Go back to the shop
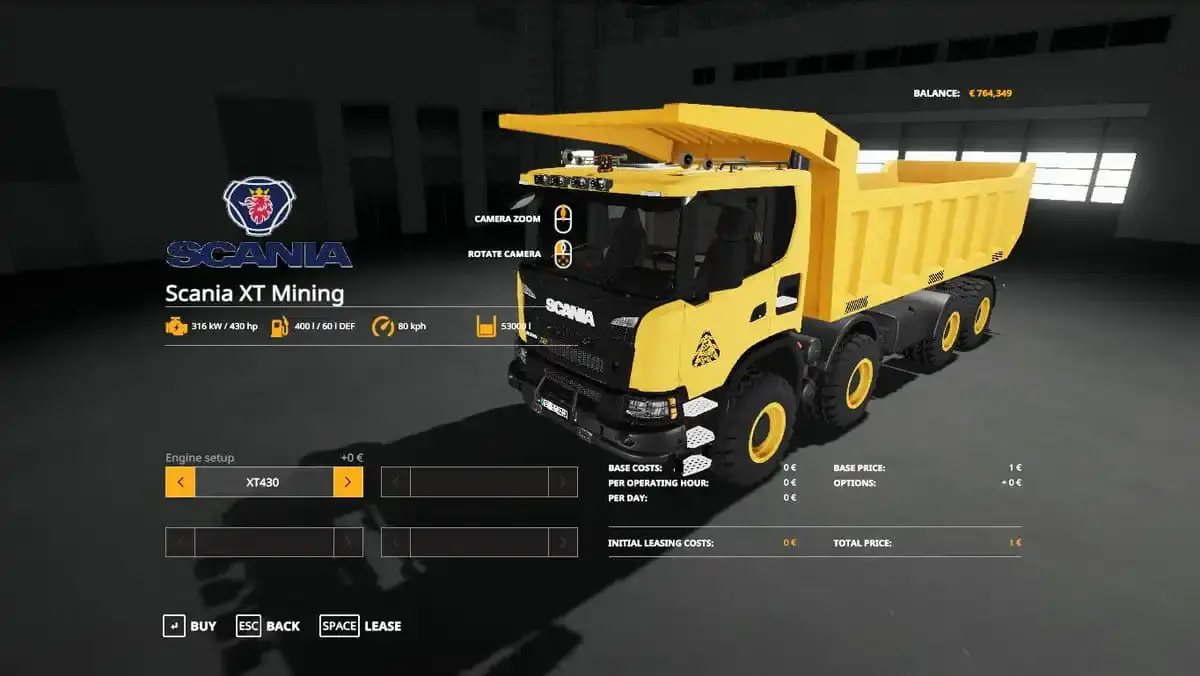Screen dimensions: 1200x676 tap(268, 626)
